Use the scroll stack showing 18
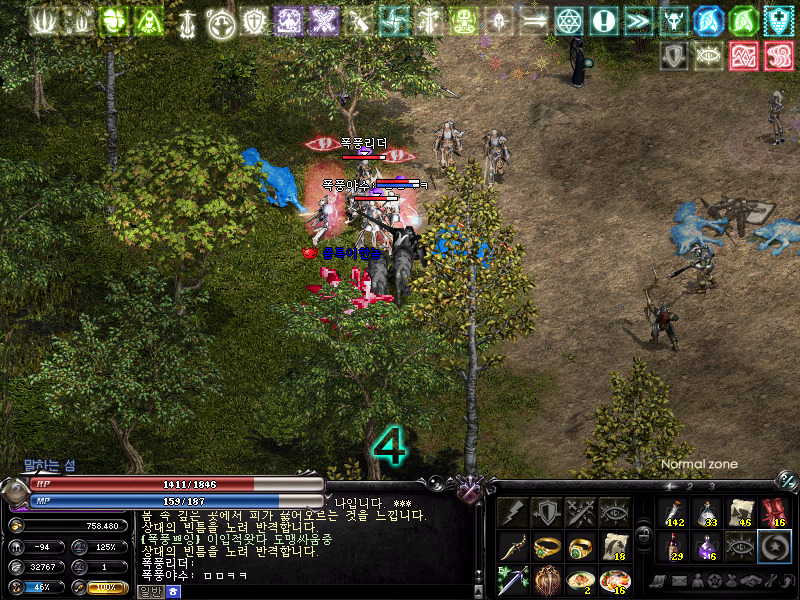800x600 pixels. pyautogui.click(x=615, y=547)
